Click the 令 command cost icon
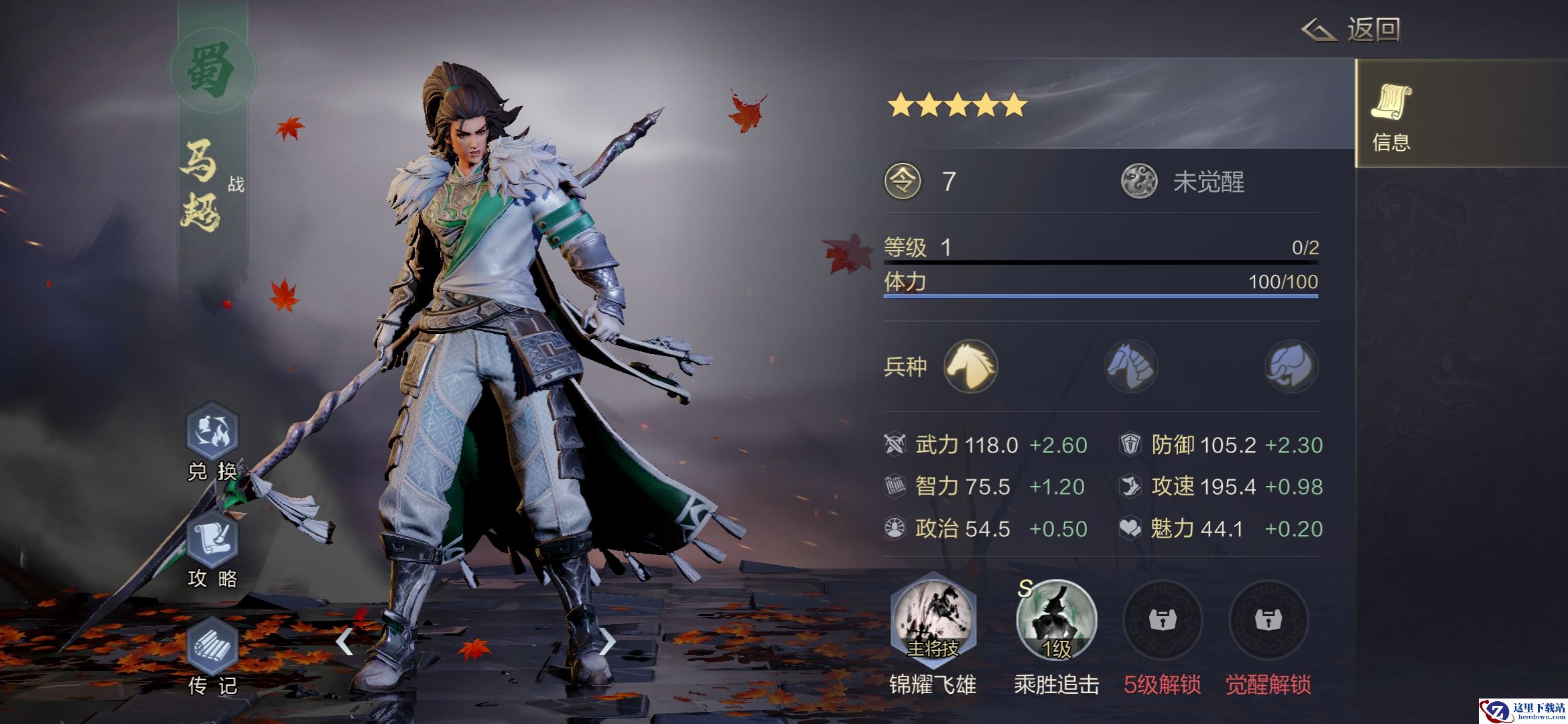 (x=903, y=182)
